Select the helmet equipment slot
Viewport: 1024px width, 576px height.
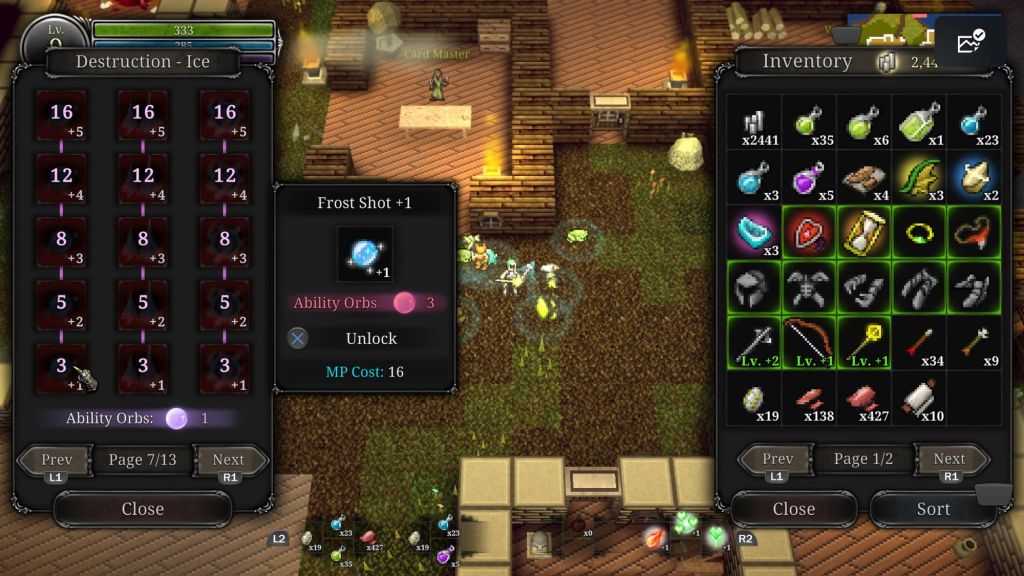(x=754, y=288)
